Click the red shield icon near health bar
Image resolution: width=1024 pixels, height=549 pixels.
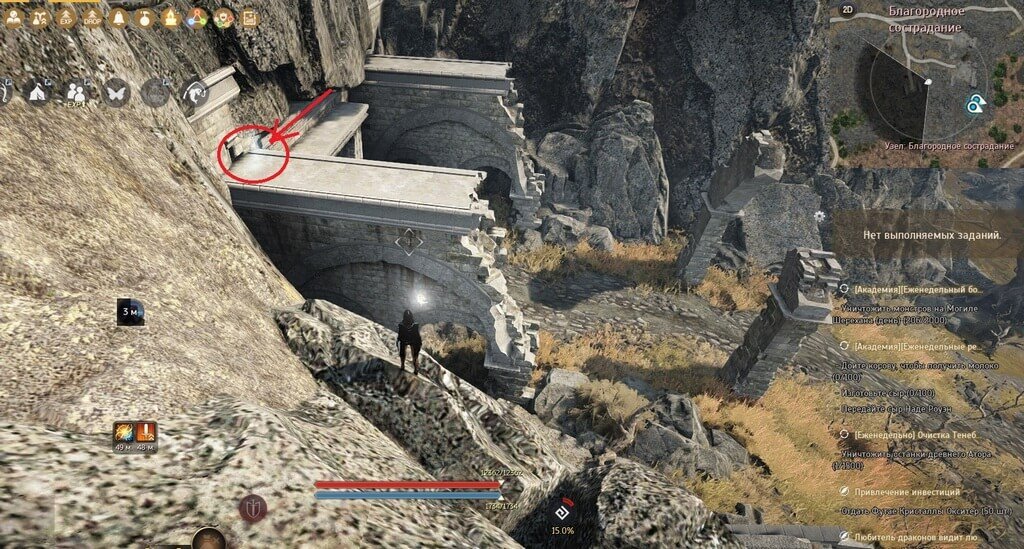pos(252,507)
